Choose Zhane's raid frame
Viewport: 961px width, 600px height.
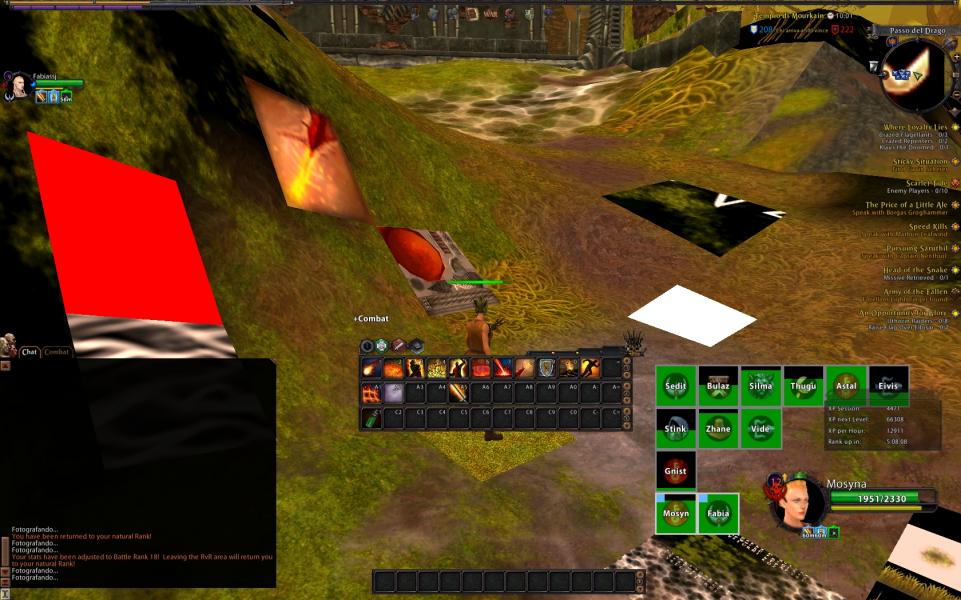pos(718,429)
